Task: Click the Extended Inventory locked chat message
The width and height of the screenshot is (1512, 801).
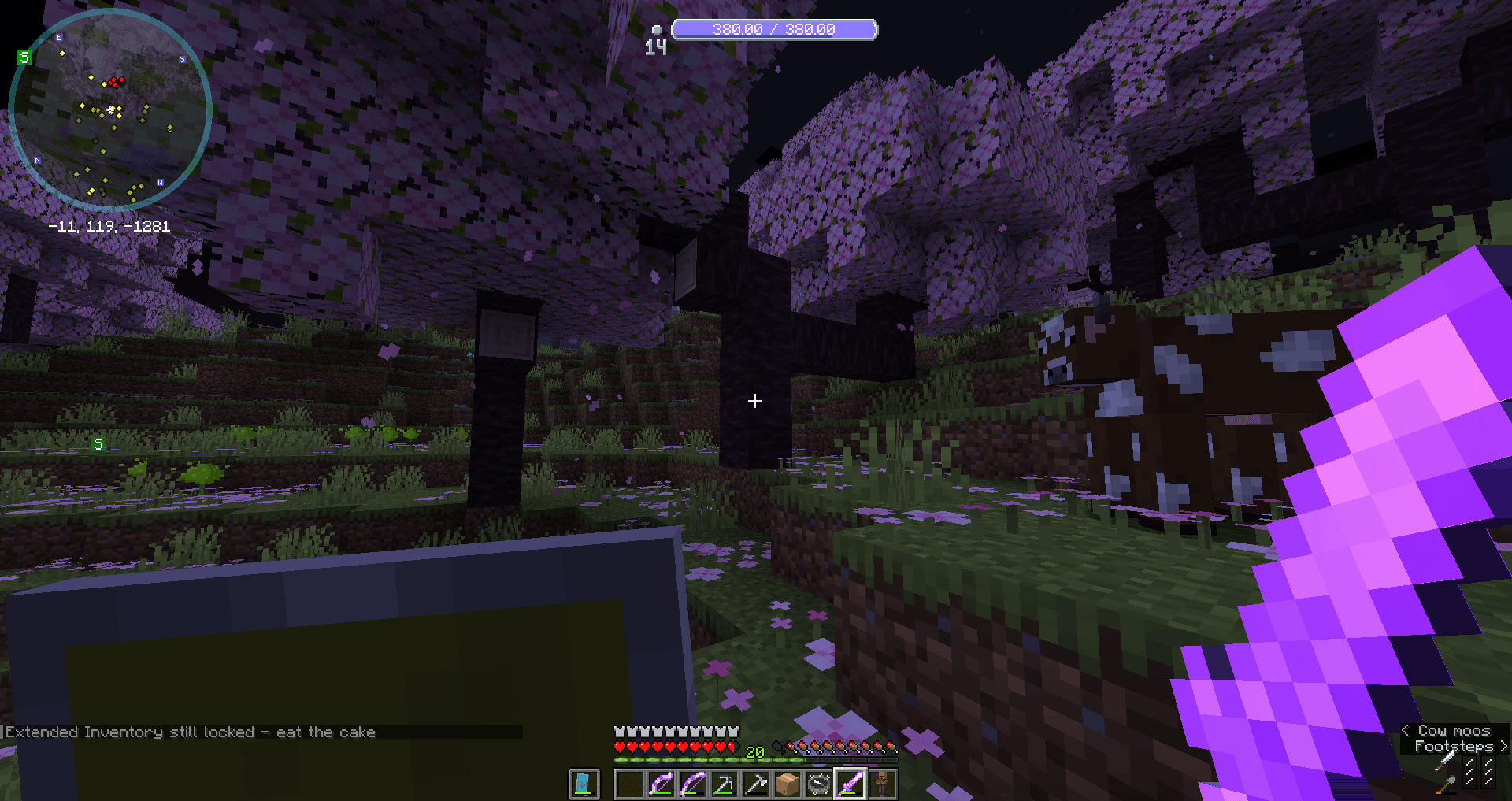Action: click(x=189, y=731)
